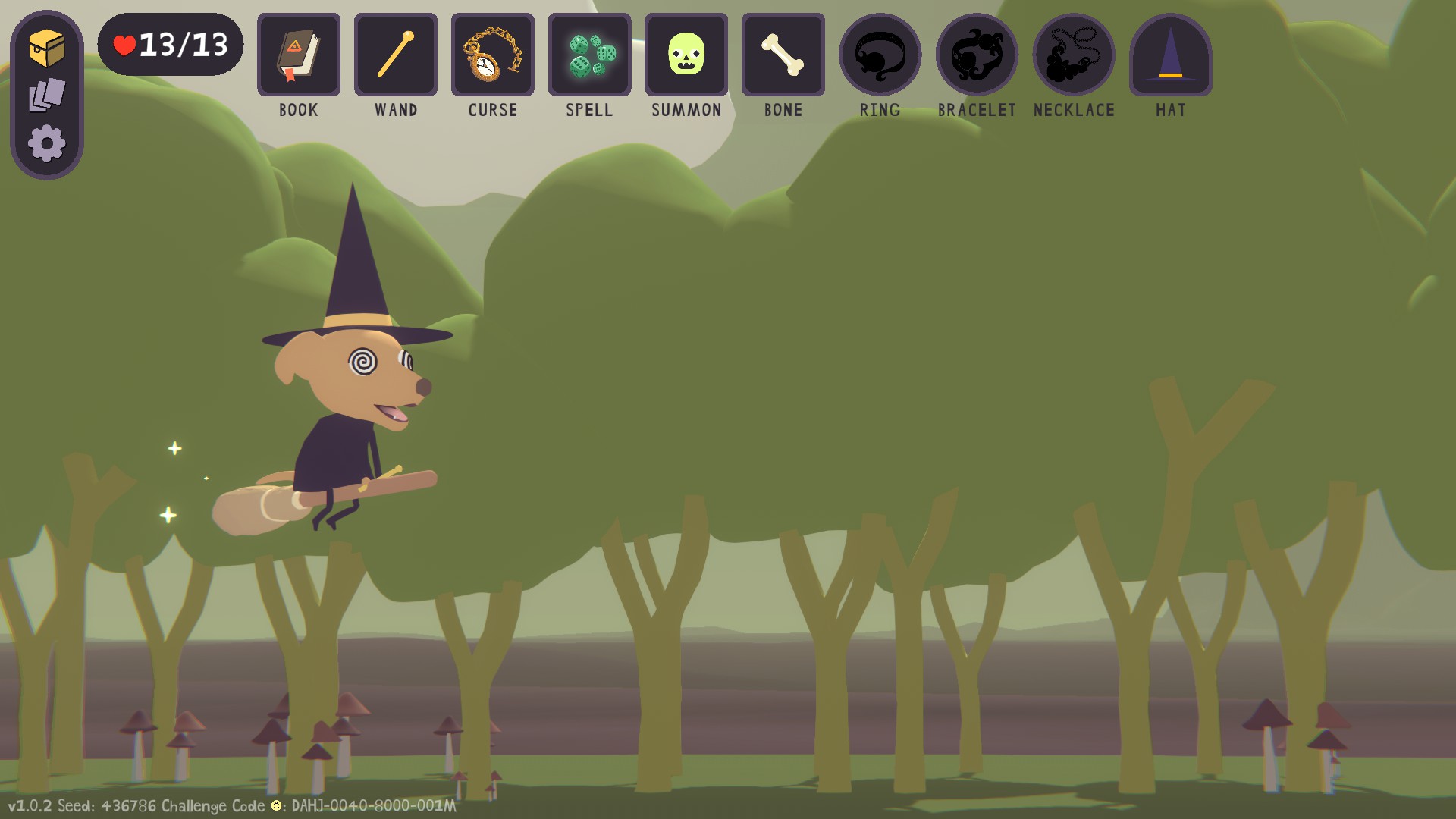Open settings with the gear icon

click(x=47, y=143)
